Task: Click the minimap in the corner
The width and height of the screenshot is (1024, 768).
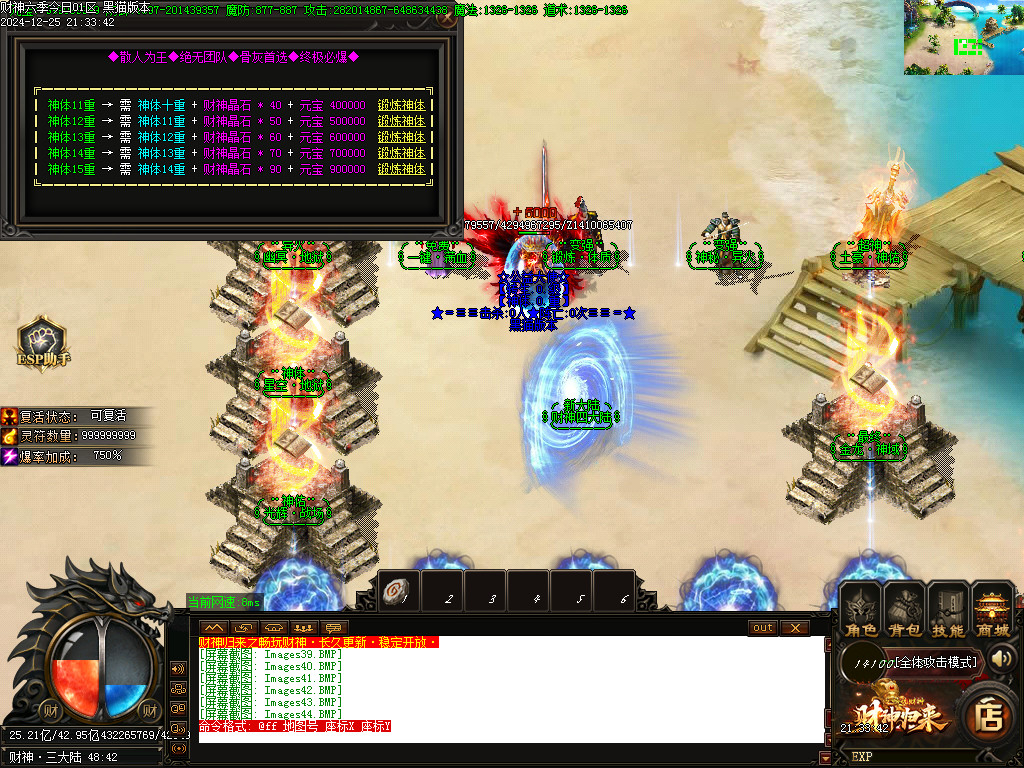Action: pyautogui.click(x=963, y=37)
